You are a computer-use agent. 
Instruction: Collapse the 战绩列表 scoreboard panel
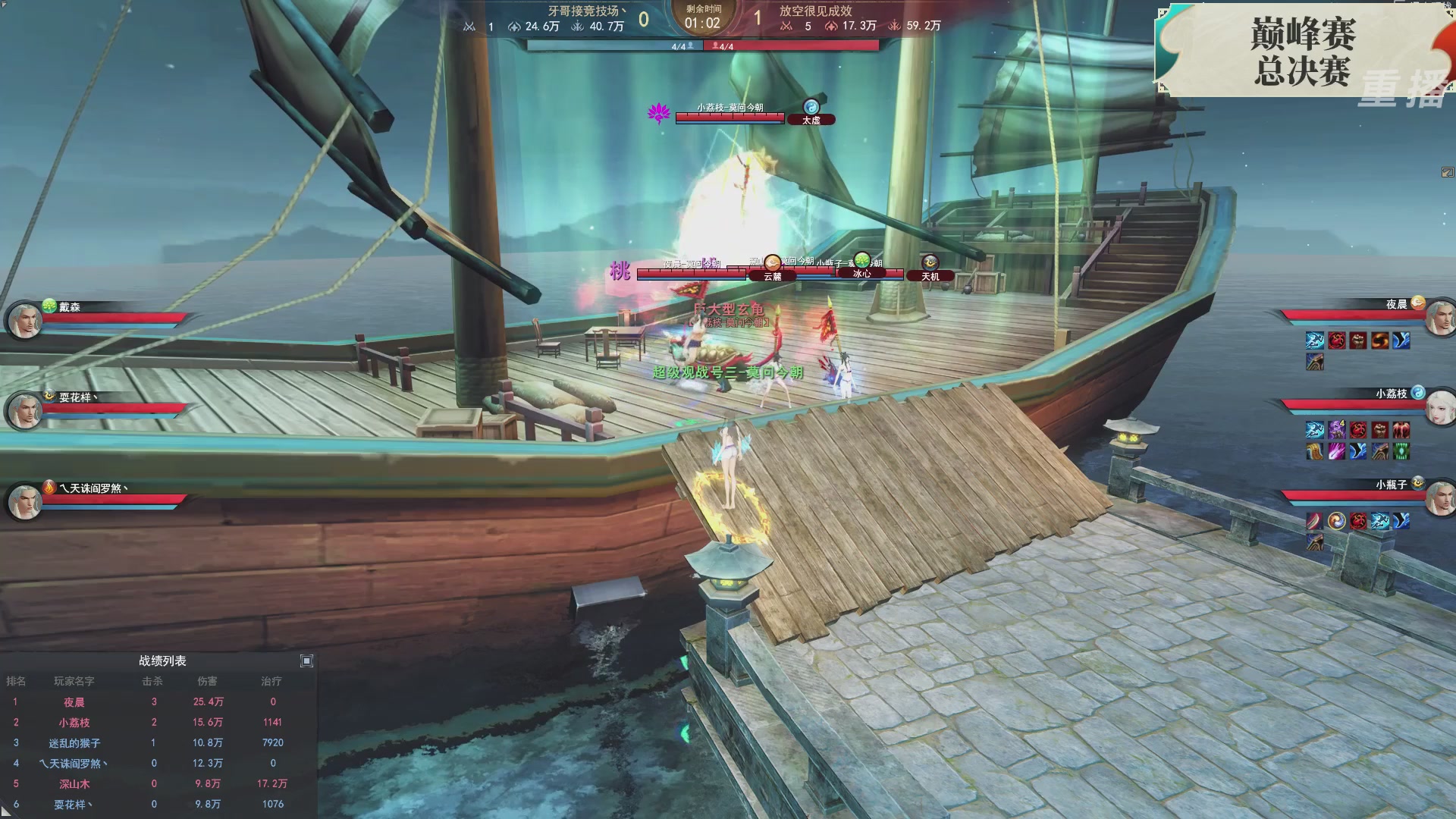[x=306, y=661]
